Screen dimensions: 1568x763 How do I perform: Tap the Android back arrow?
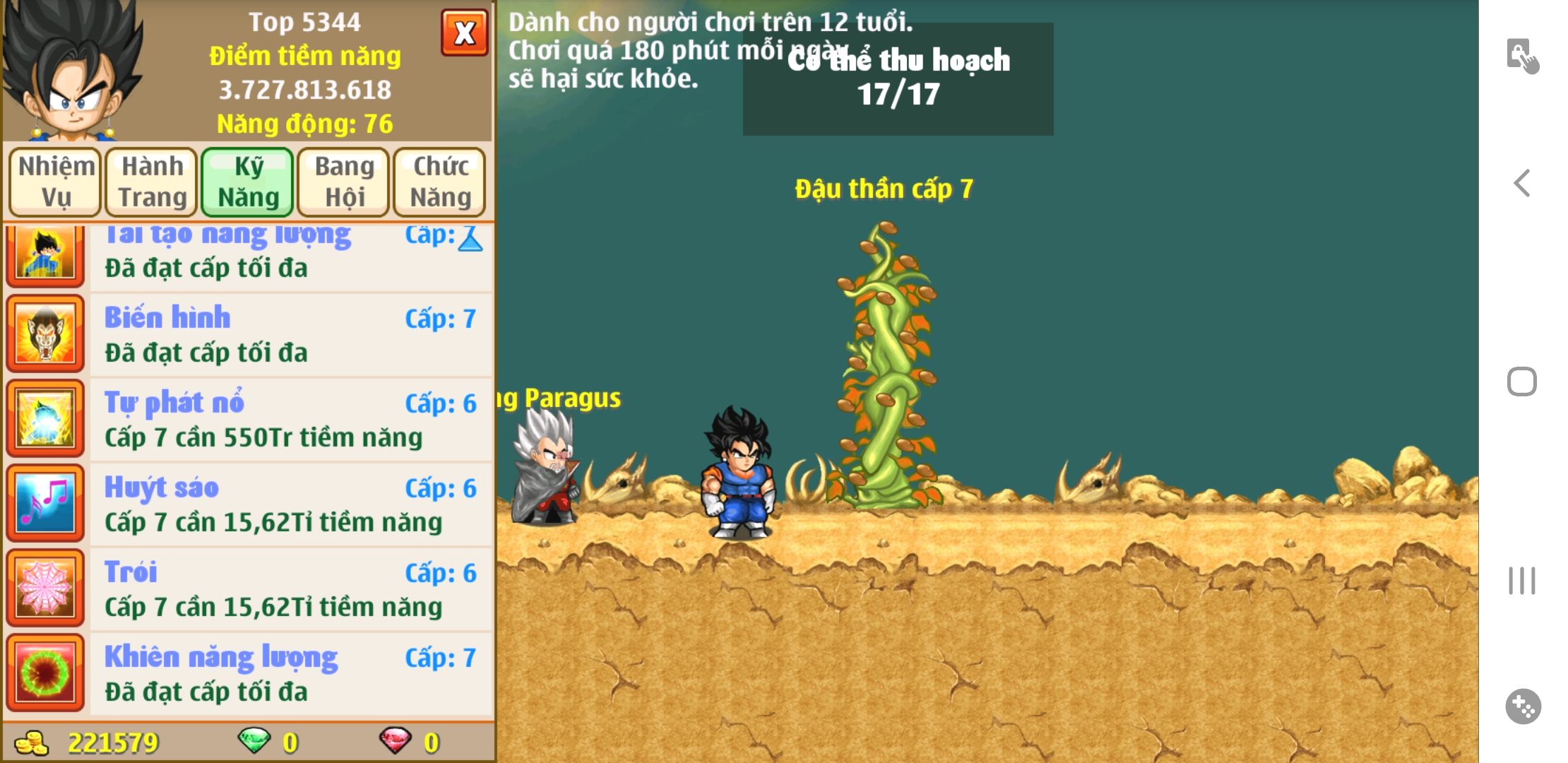[1522, 184]
